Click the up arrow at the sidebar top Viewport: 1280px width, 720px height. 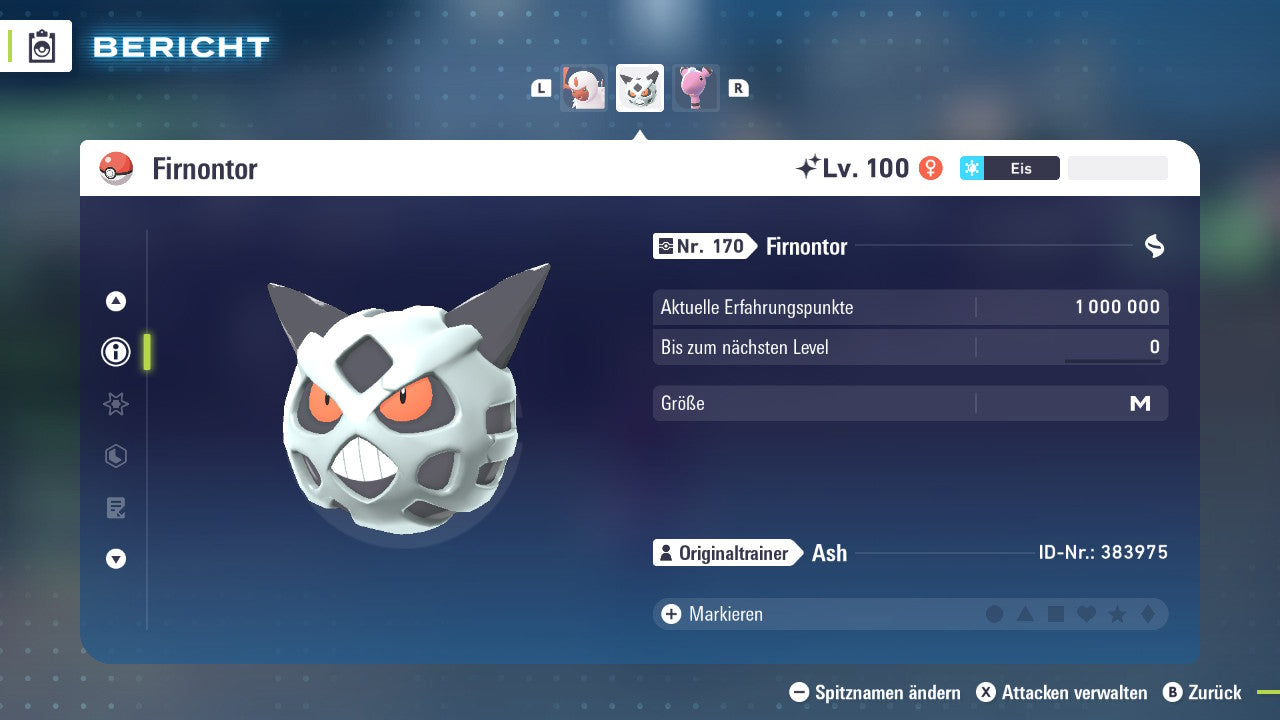(x=115, y=300)
